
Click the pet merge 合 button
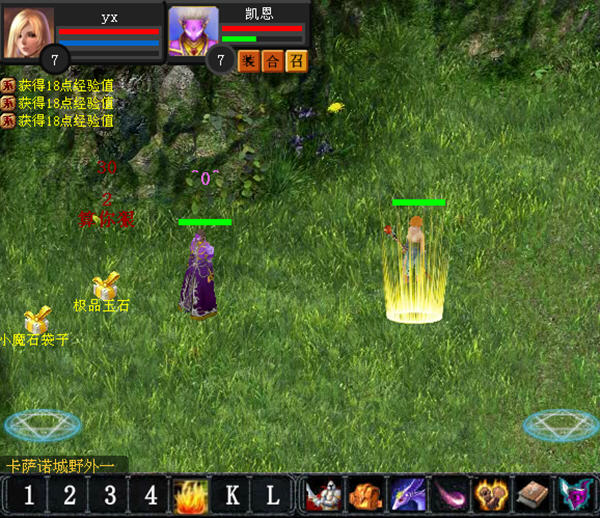pyautogui.click(x=272, y=61)
